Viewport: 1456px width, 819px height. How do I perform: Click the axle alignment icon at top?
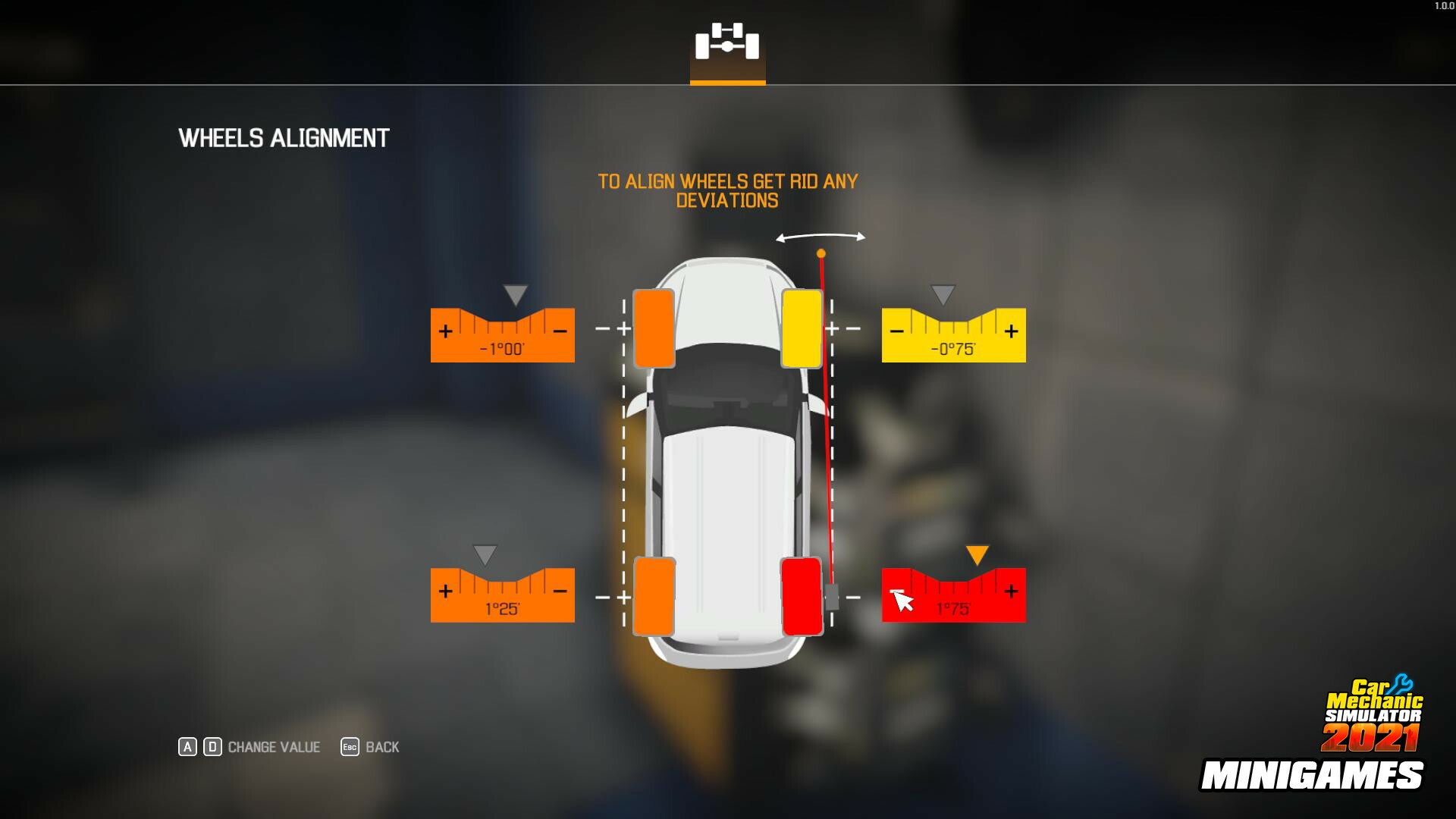coord(727,44)
